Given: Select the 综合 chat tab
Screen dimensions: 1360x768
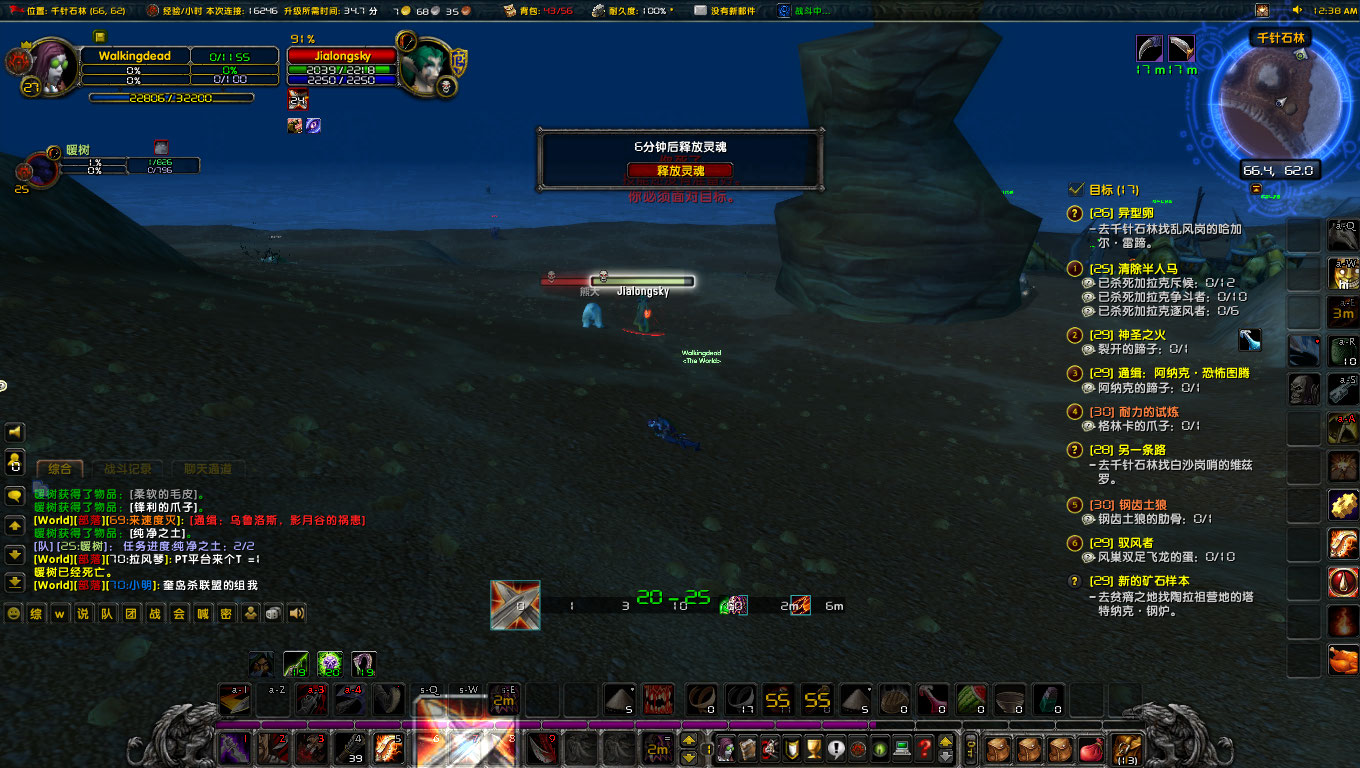Looking at the screenshot, I should tap(60, 468).
